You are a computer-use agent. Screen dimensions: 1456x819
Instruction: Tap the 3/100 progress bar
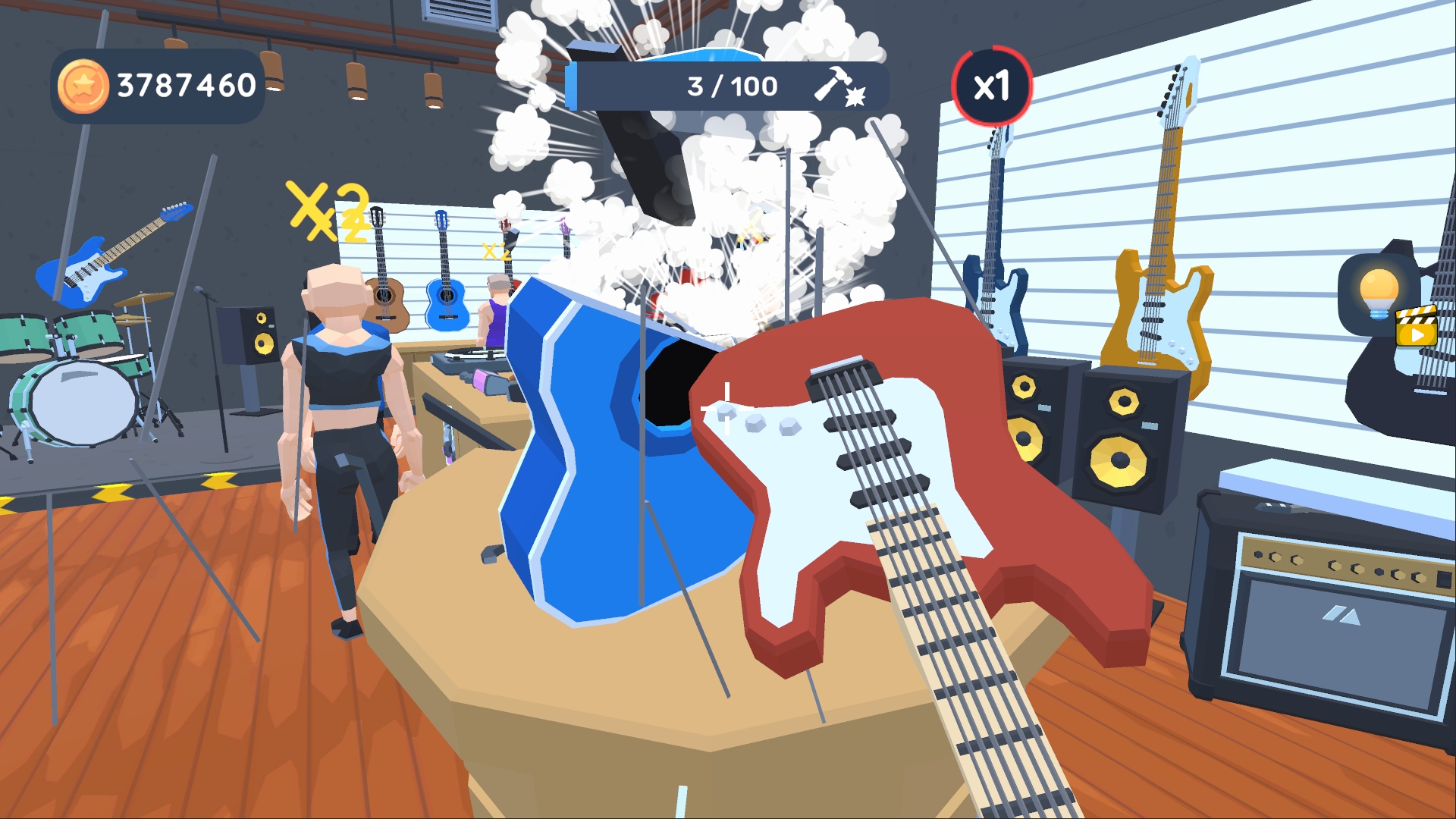[728, 85]
